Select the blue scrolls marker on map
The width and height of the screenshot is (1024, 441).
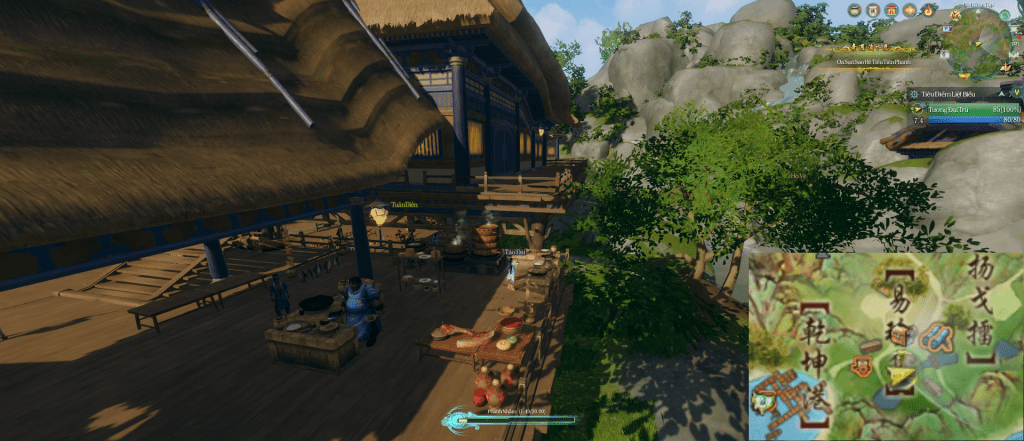934,336
